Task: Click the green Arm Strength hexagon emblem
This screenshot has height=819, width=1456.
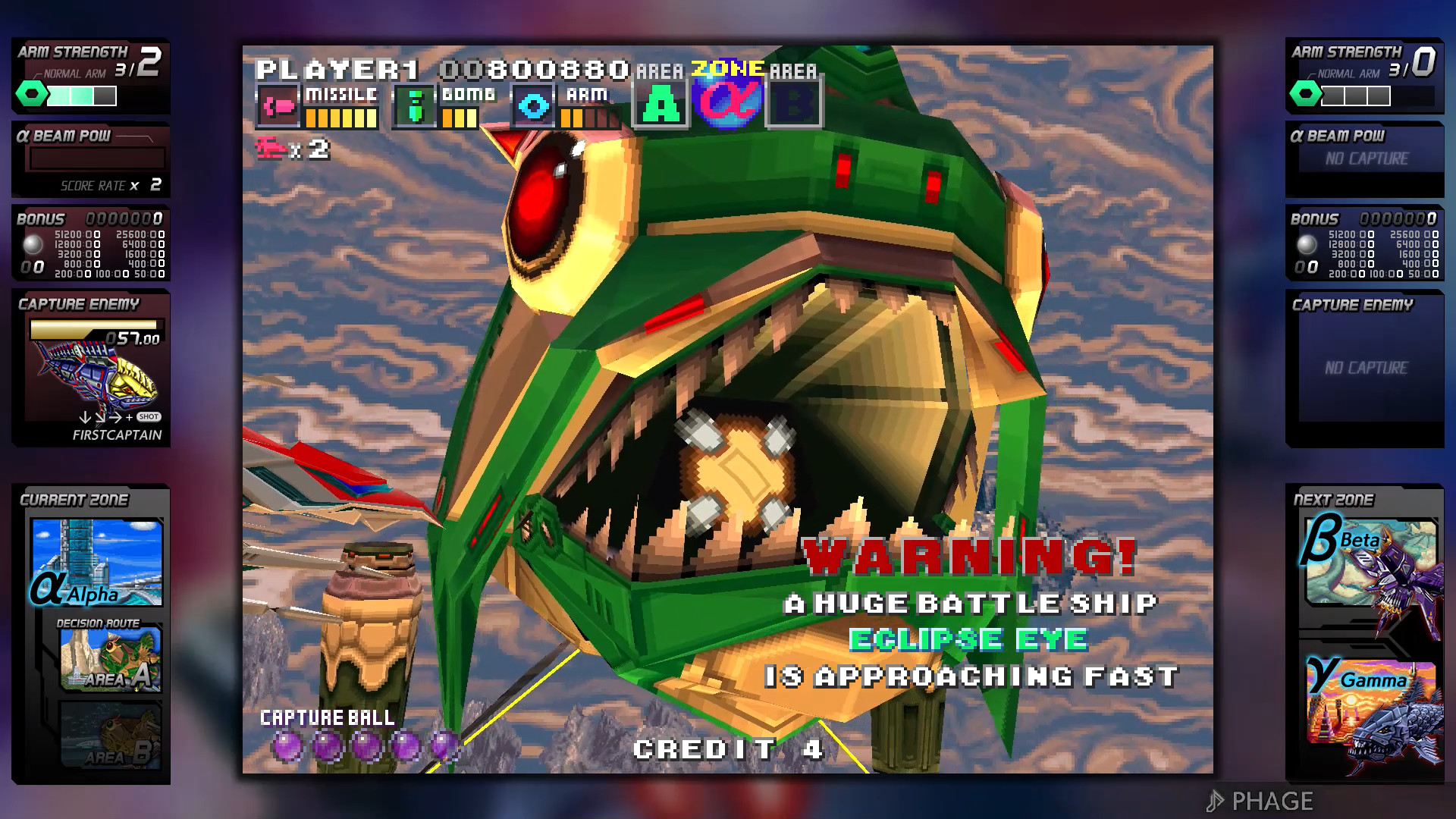Action: click(x=31, y=94)
